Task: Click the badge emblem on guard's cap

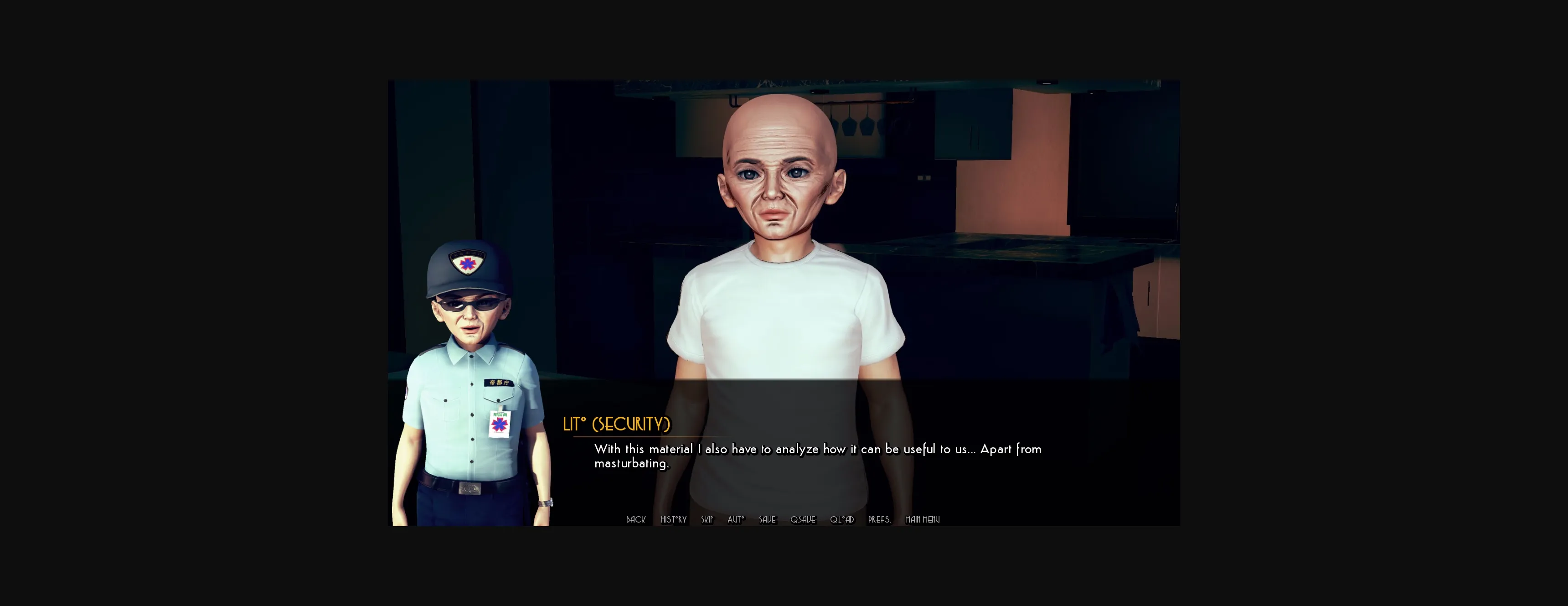Action: [466, 261]
